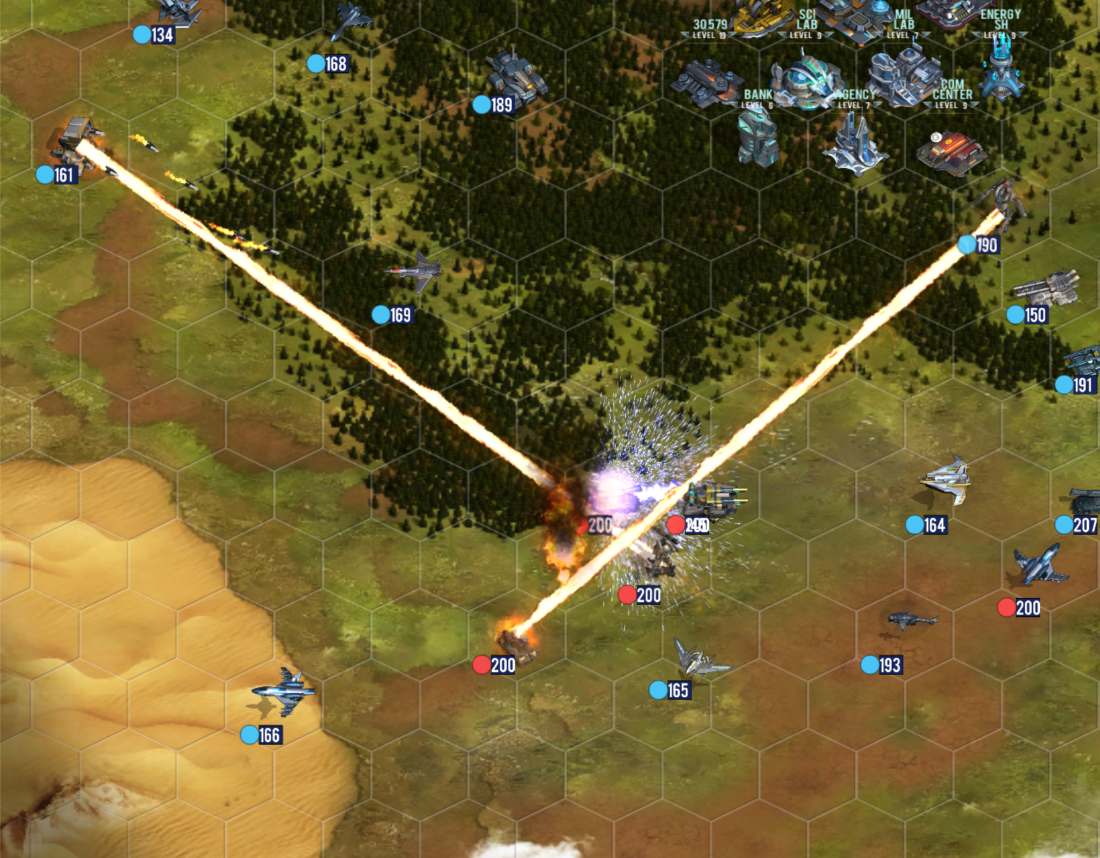
Task: Select the aircraft unit marked 165
Action: point(700,658)
